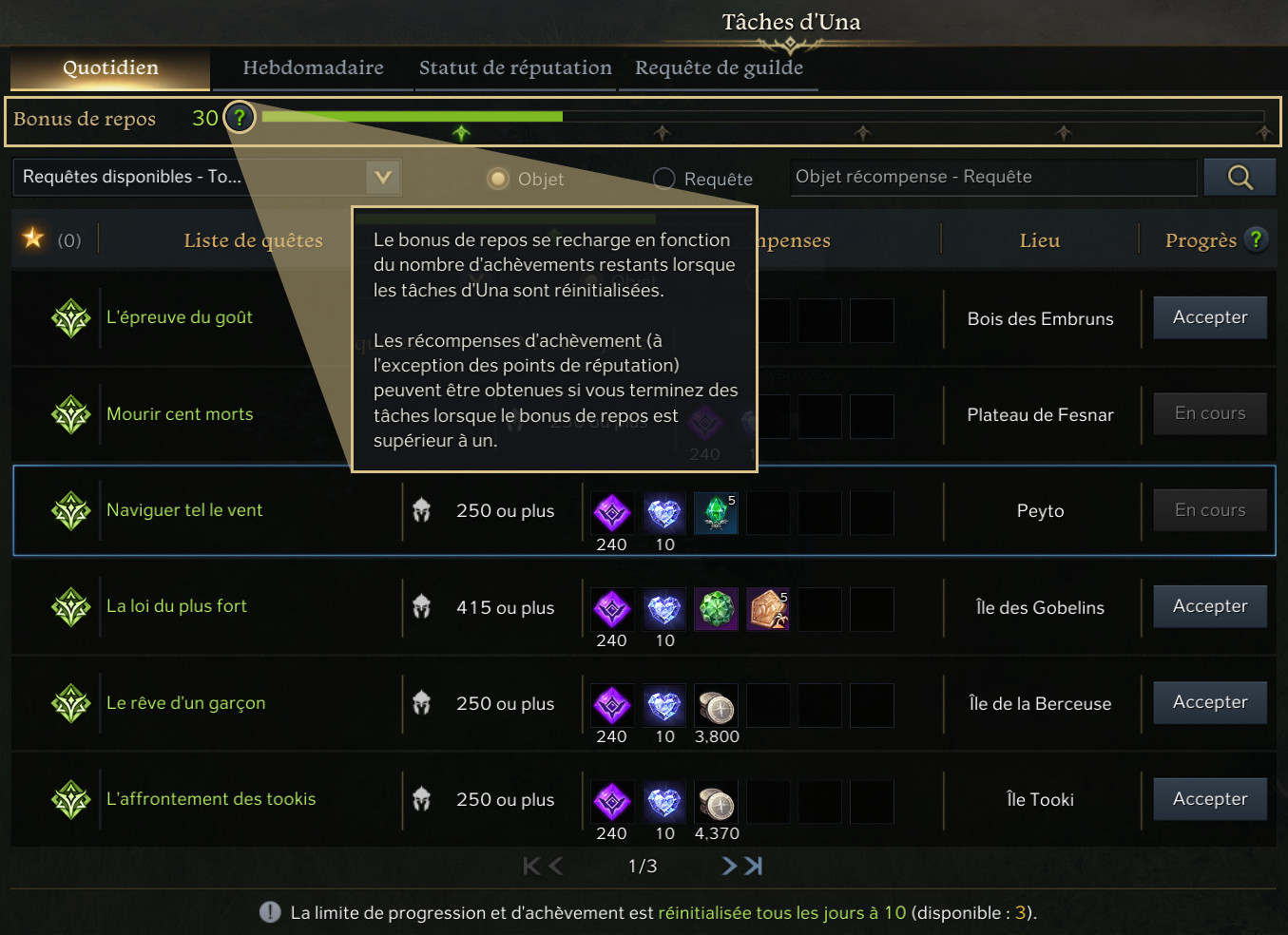
Task: Click the Bonus de repos help icon
Action: tap(240, 118)
